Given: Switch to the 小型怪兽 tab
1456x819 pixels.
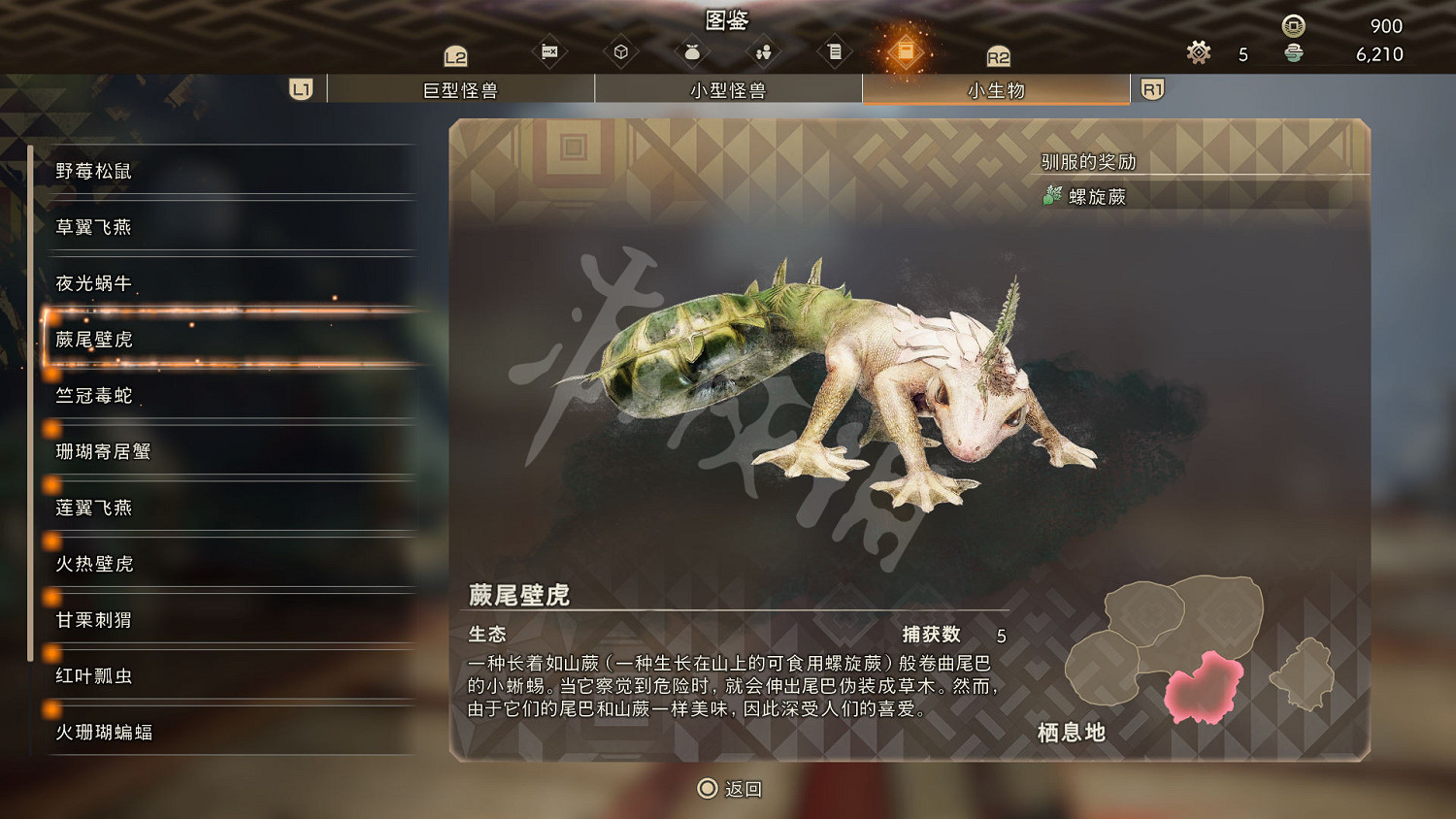Looking at the screenshot, I should (728, 88).
